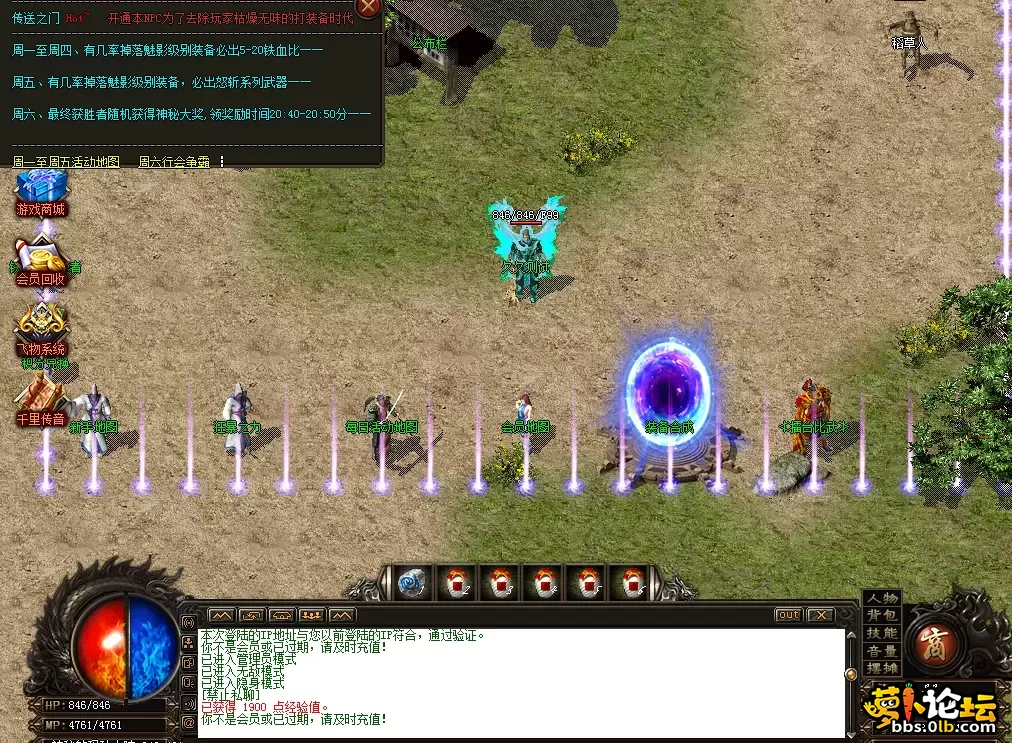The image size is (1012, 743).
Task: Close the chat panel with the X button
Action: point(821,615)
